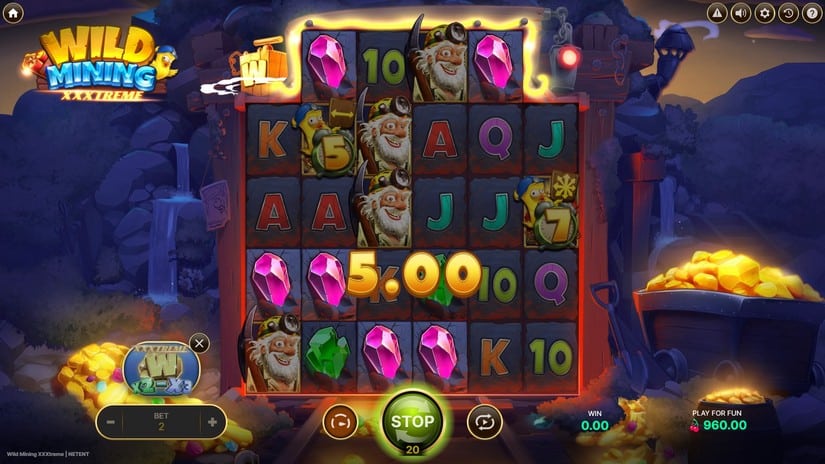Increase the bet with the plus button
The height and width of the screenshot is (464, 825).
212,422
